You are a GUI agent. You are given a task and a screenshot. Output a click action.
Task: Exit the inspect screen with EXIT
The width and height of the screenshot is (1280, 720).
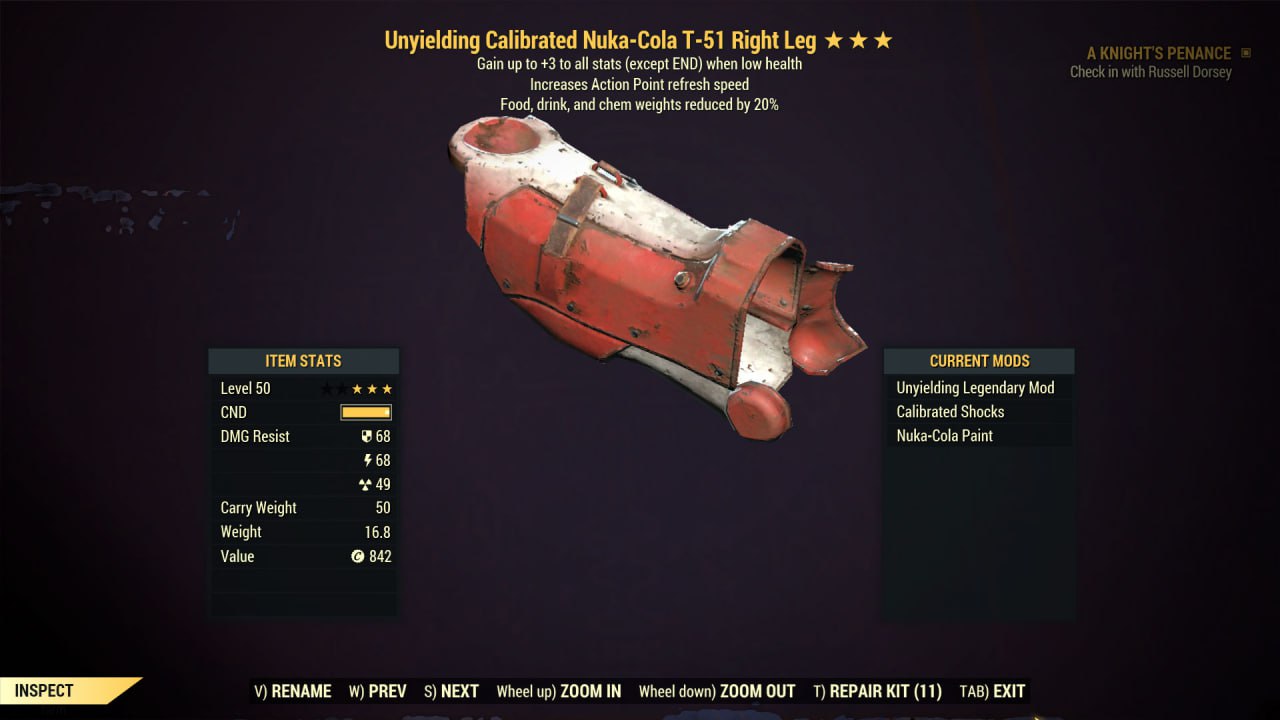(x=992, y=691)
